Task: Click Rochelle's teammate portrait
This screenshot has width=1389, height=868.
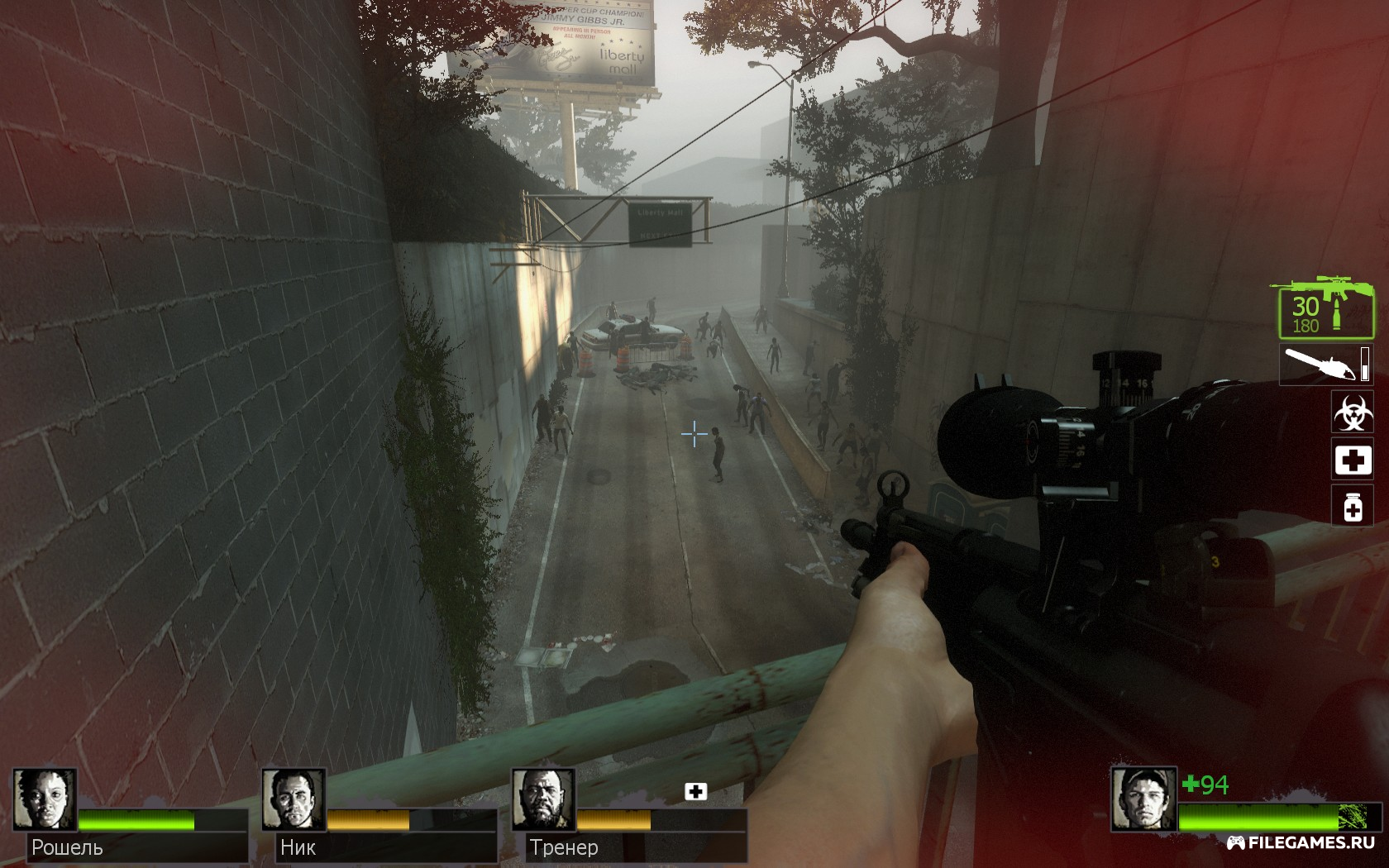Action: pos(45,799)
